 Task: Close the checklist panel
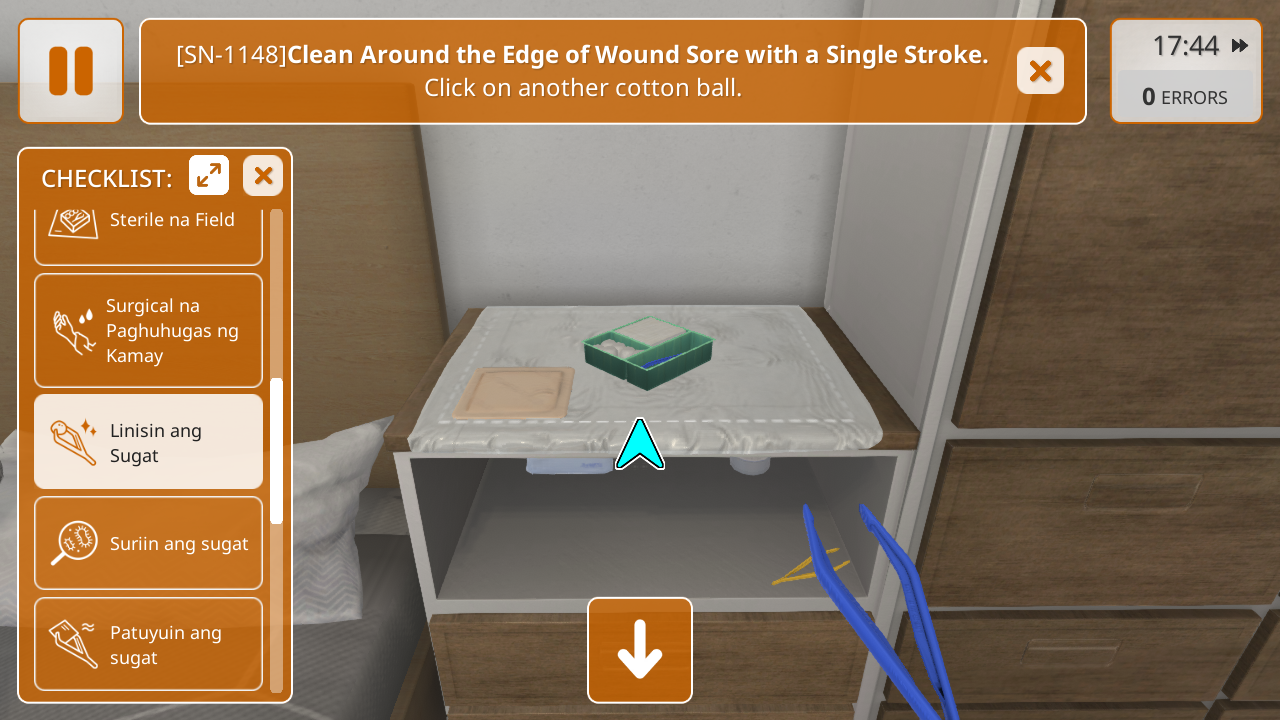point(263,176)
